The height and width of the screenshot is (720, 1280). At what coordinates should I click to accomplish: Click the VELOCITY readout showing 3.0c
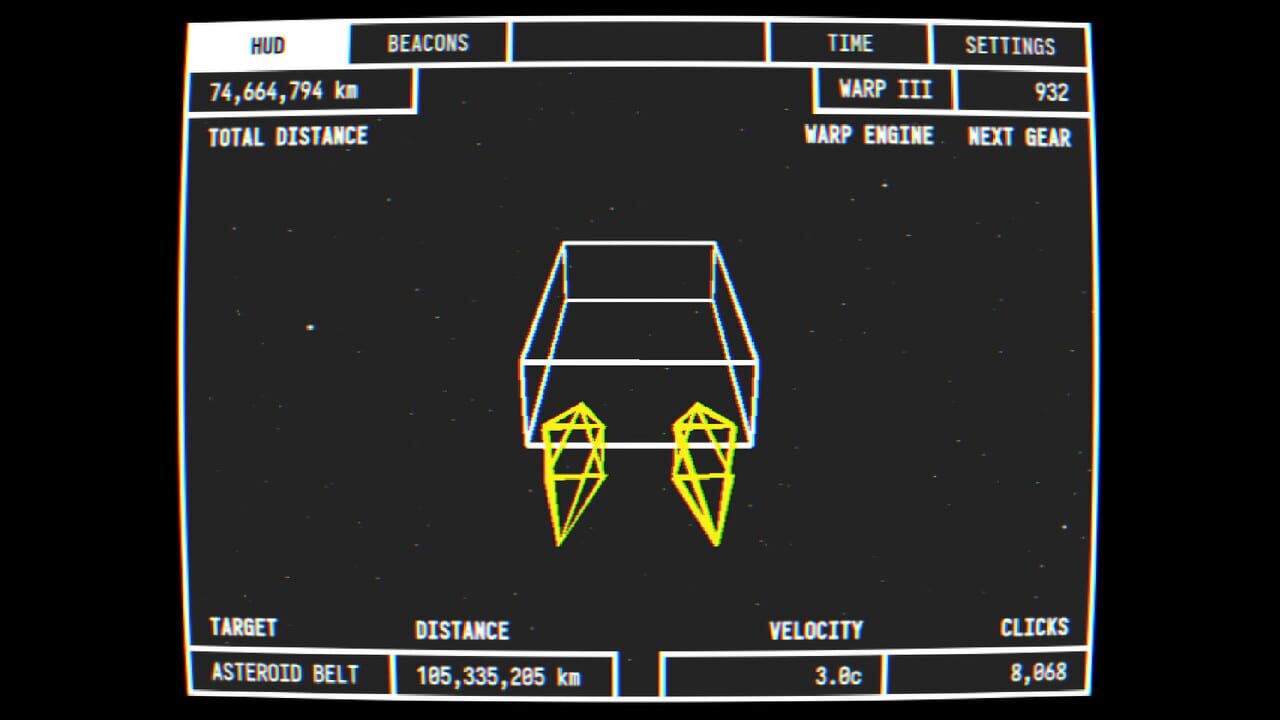[x=770, y=672]
